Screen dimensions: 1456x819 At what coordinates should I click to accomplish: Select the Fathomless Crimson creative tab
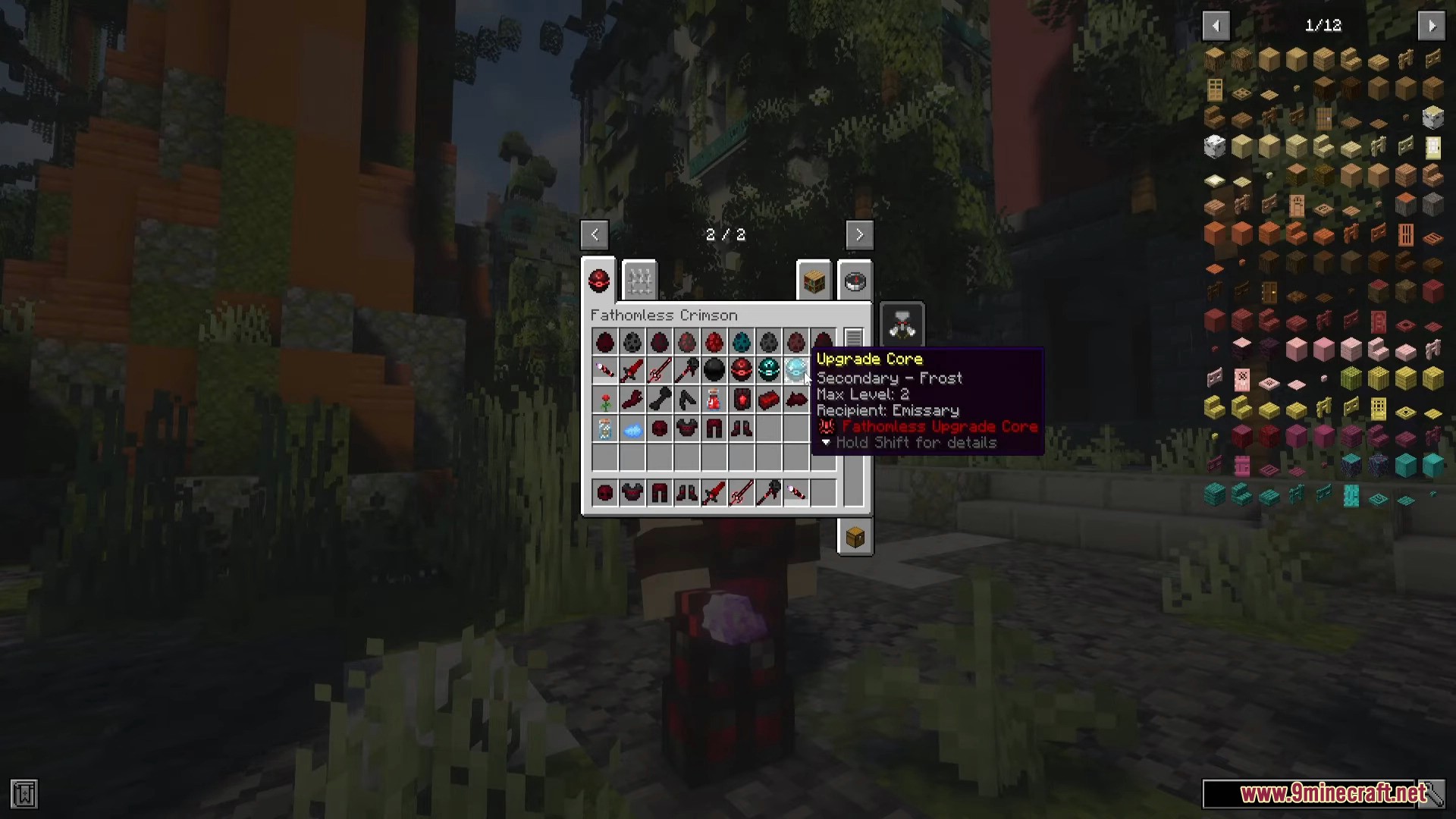coord(599,281)
